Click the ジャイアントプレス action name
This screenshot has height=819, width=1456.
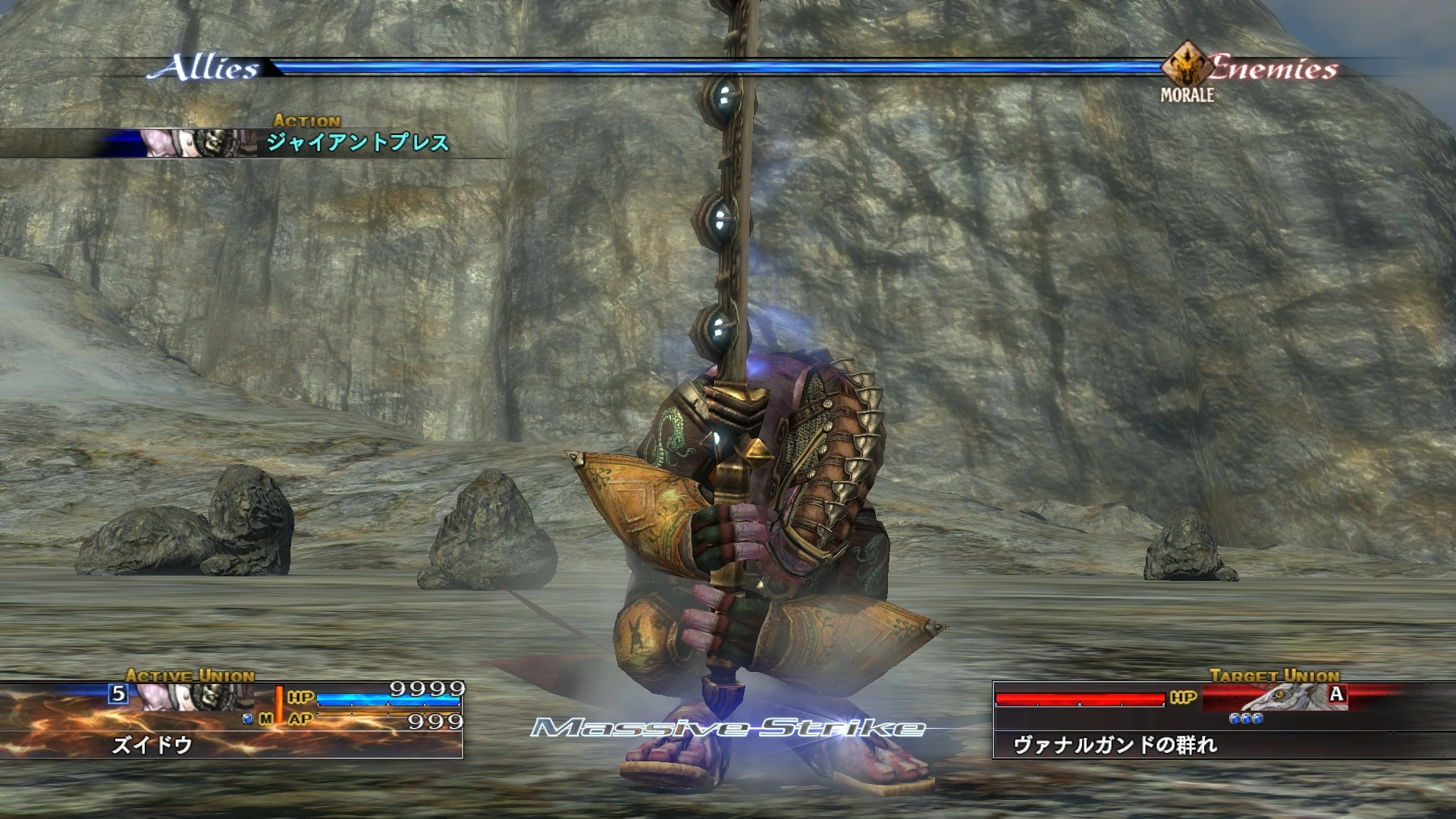[358, 140]
